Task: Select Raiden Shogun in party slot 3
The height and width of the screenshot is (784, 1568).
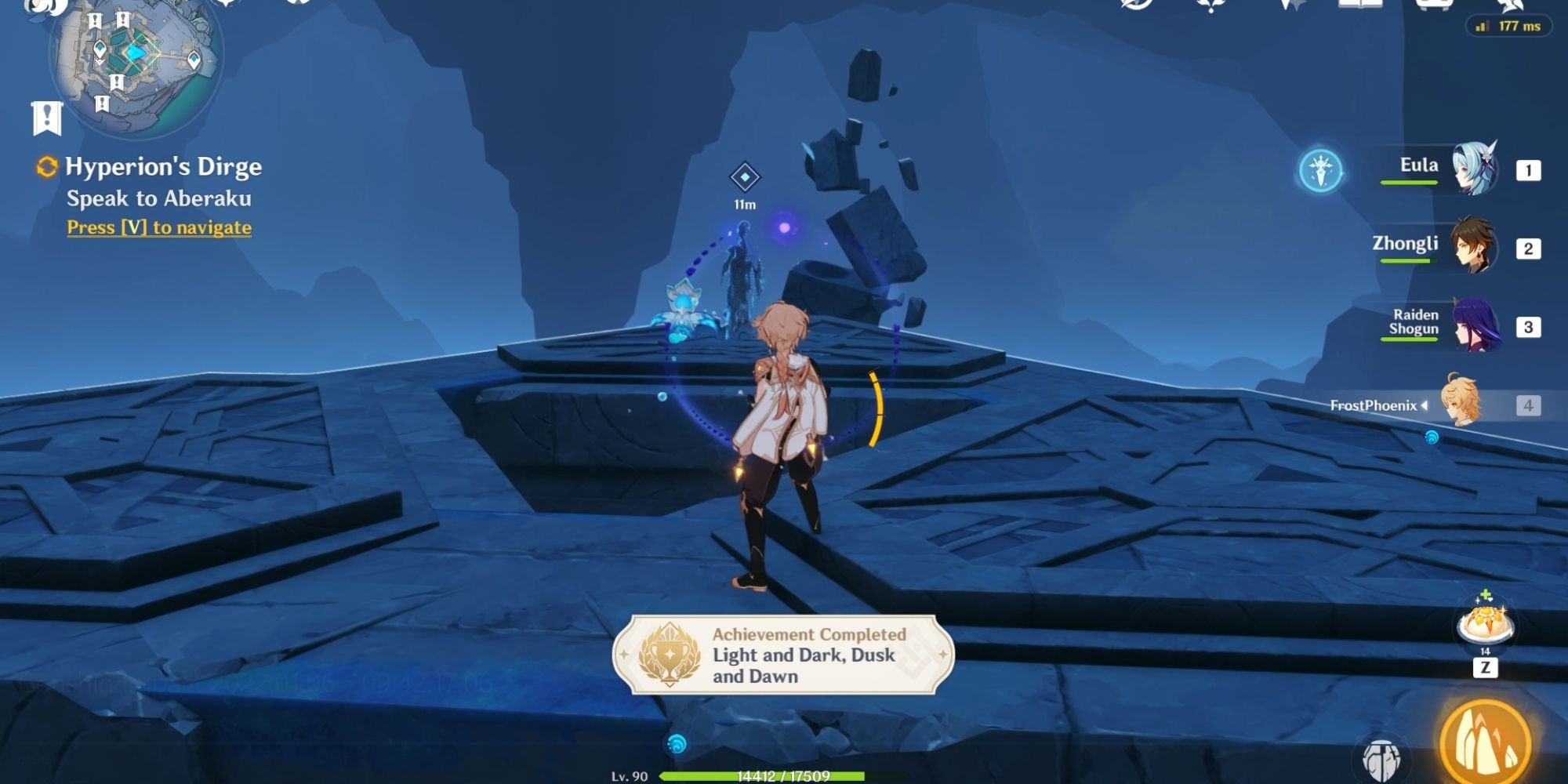Action: click(1474, 328)
